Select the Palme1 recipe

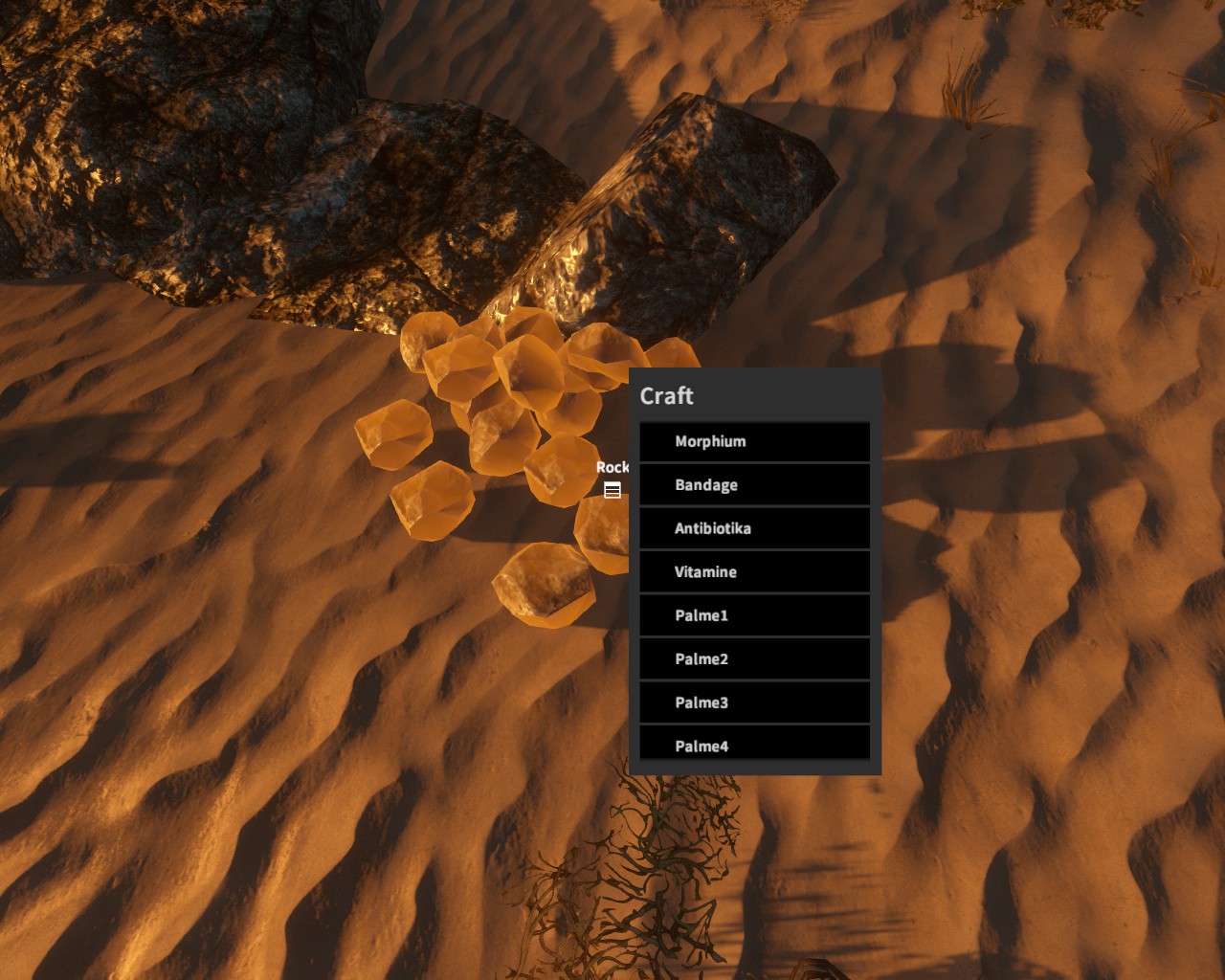pyautogui.click(x=754, y=615)
